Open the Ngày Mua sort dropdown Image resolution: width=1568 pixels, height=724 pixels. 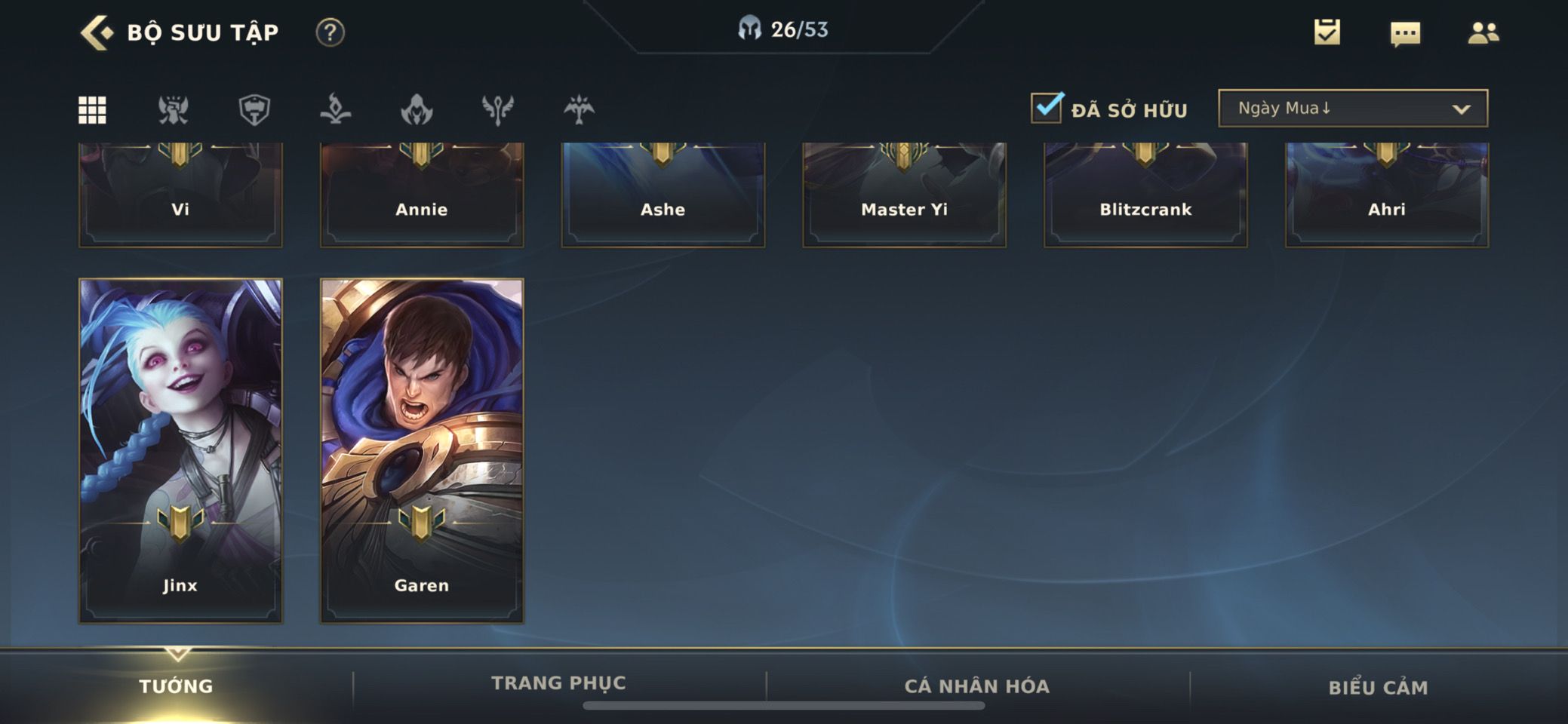(1353, 109)
